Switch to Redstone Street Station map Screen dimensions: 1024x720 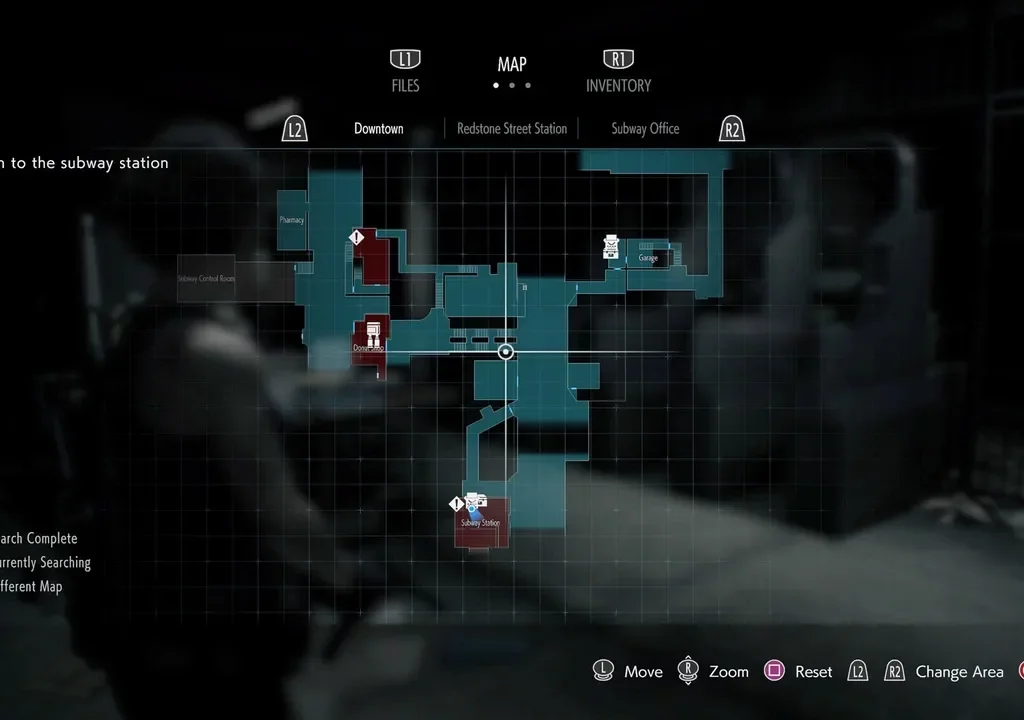[x=512, y=129]
